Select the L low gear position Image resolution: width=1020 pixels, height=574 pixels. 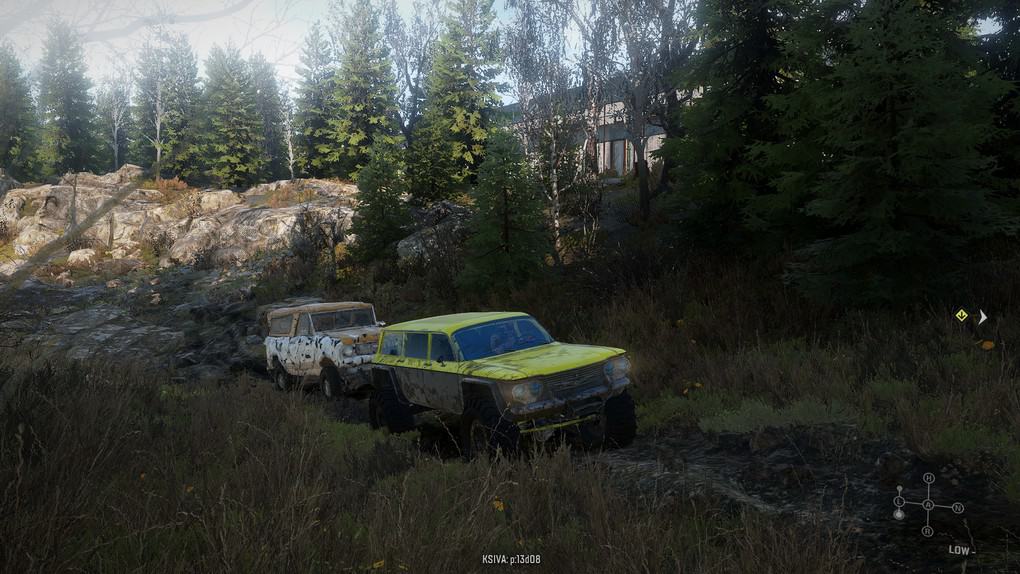pos(899,501)
